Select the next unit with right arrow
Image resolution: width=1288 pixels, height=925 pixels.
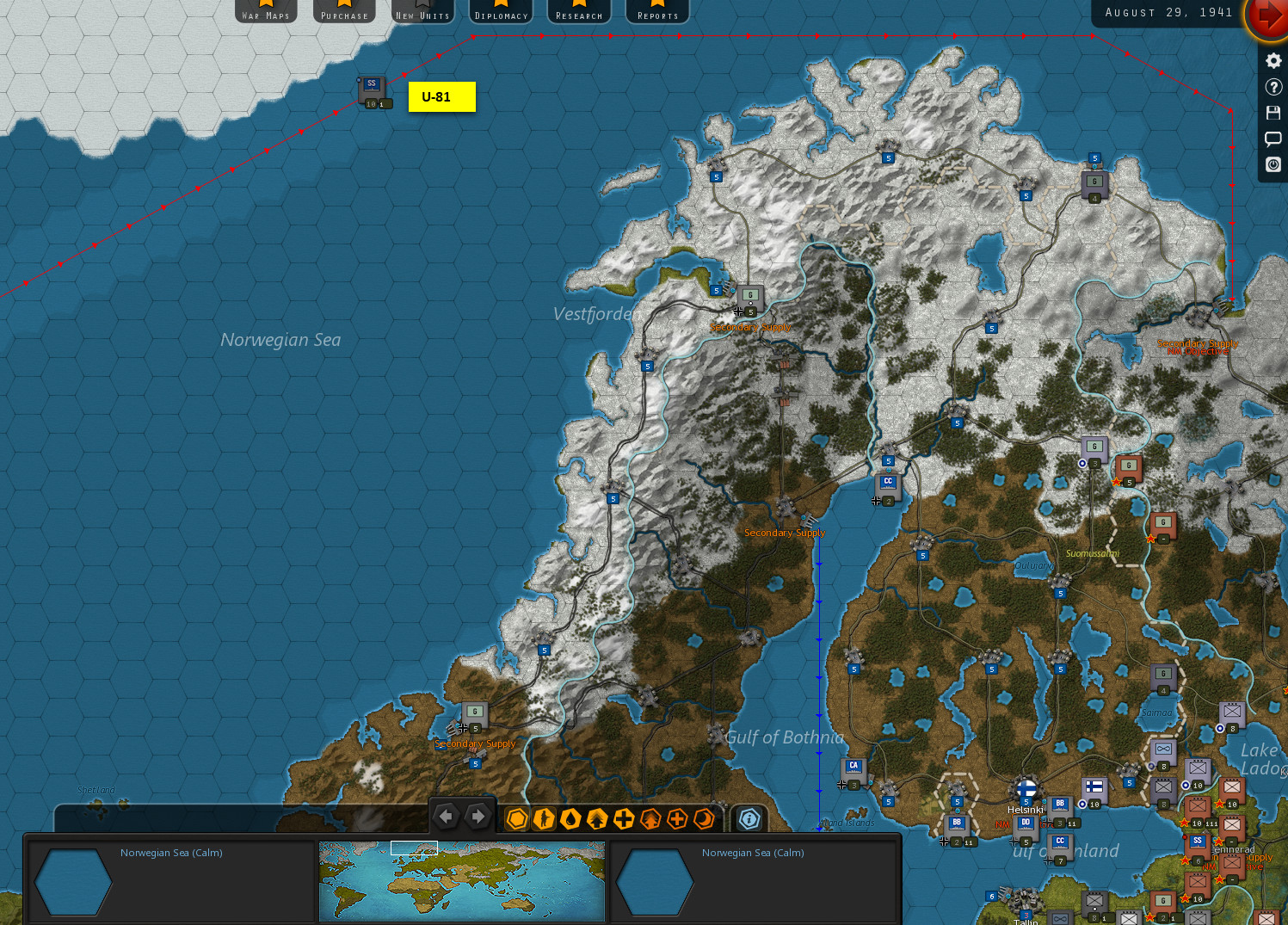(478, 817)
